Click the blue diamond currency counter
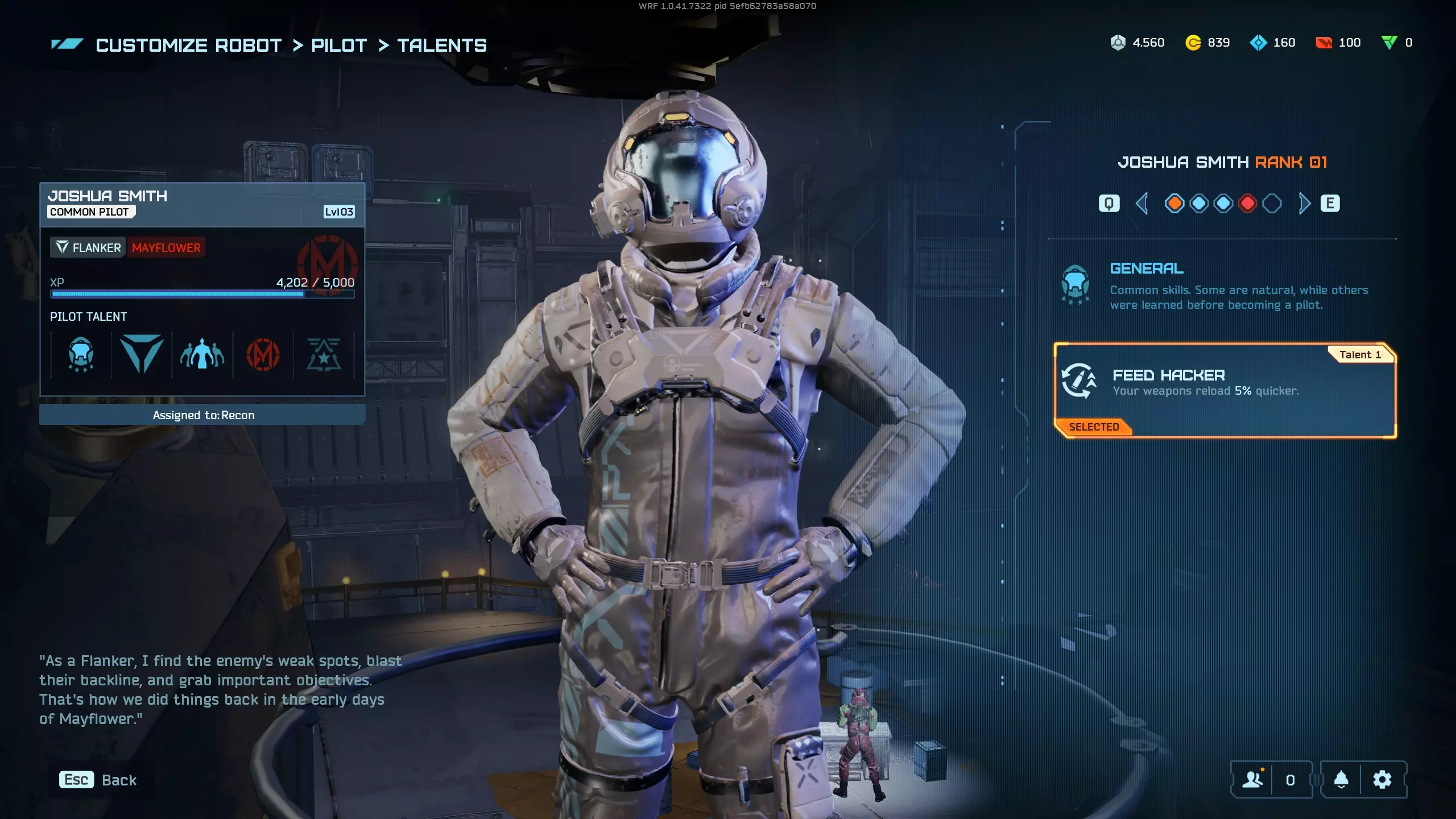Screen dimensions: 1456x819 click(x=1273, y=43)
